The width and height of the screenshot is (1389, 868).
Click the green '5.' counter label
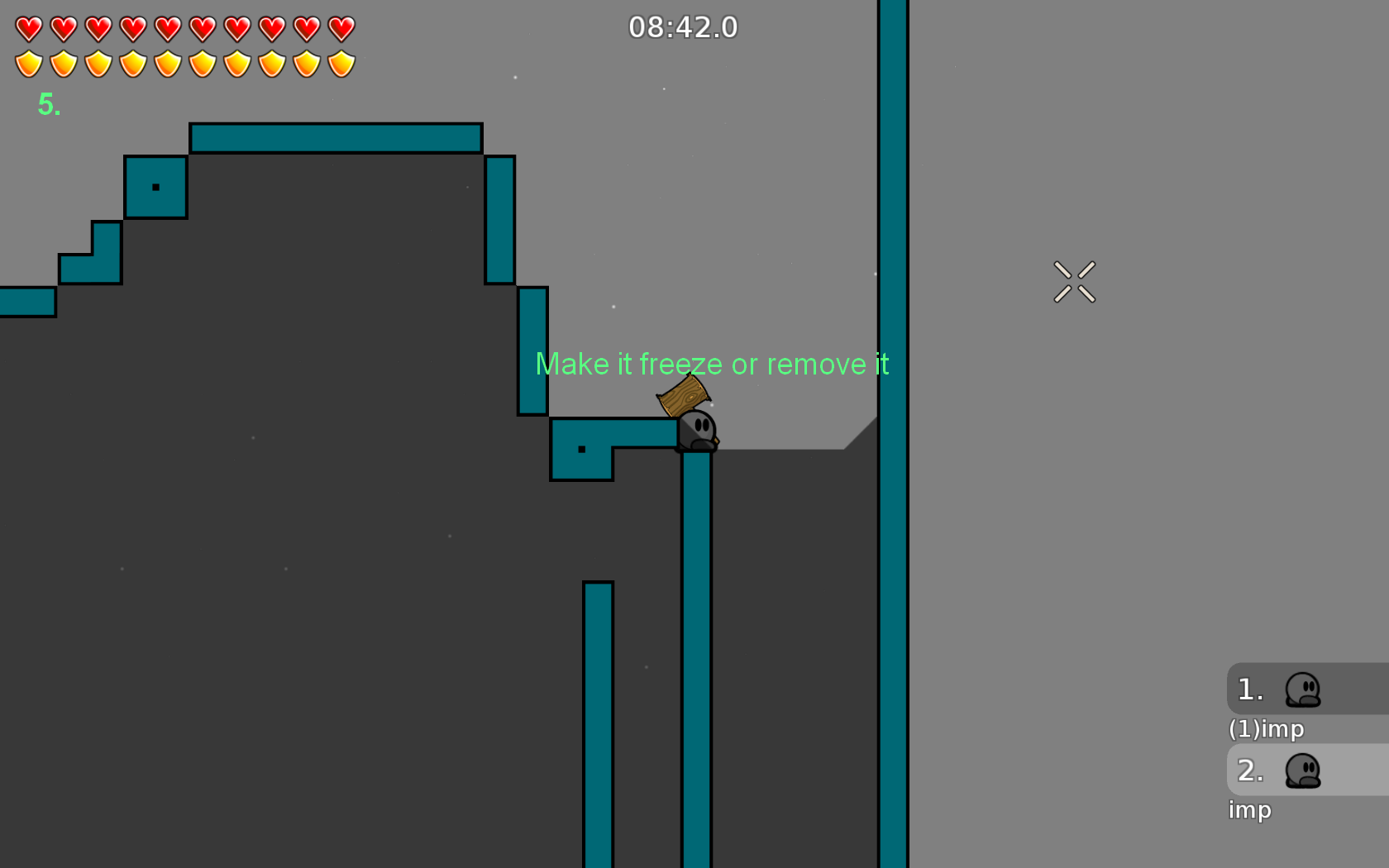point(49,104)
